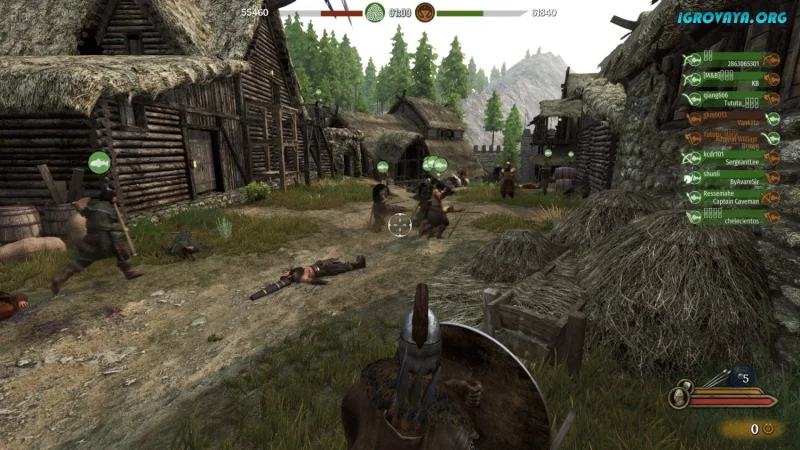Click the gold coin icon
The width and height of the screenshot is (800, 450).
(768, 428)
